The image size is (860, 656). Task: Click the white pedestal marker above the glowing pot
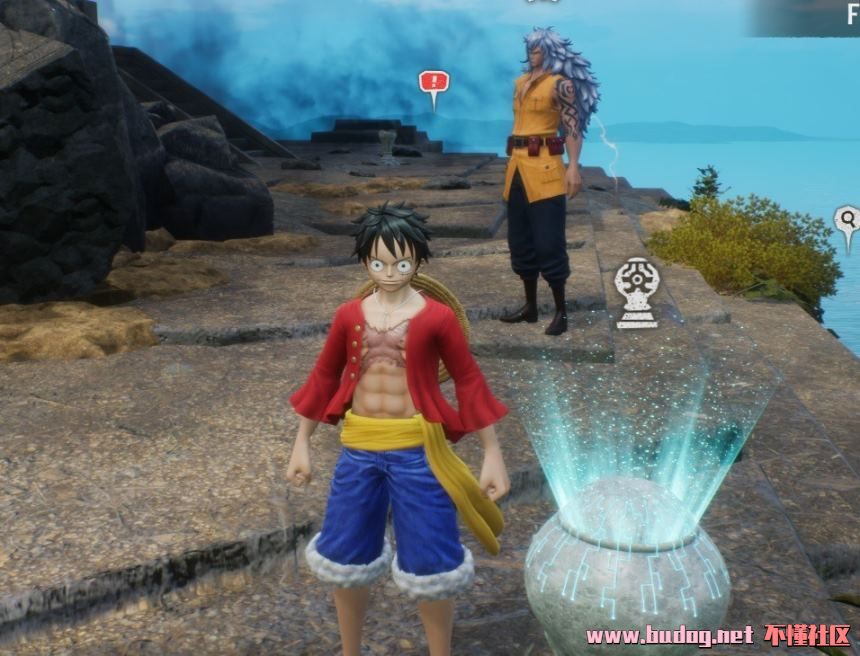[x=636, y=290]
